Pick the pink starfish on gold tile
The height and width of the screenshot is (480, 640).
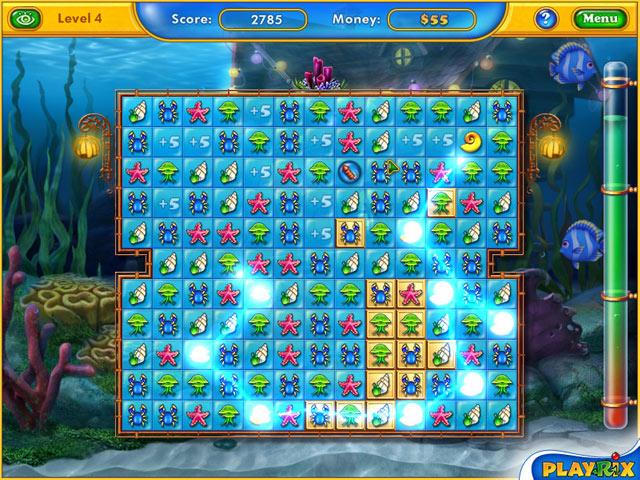point(410,293)
